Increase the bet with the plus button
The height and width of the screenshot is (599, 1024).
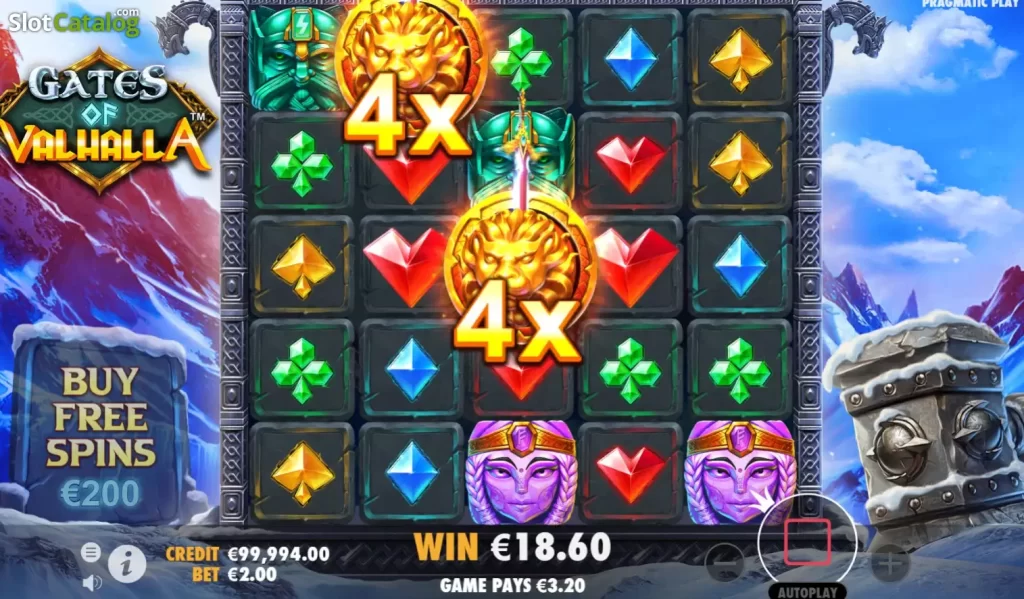point(889,564)
